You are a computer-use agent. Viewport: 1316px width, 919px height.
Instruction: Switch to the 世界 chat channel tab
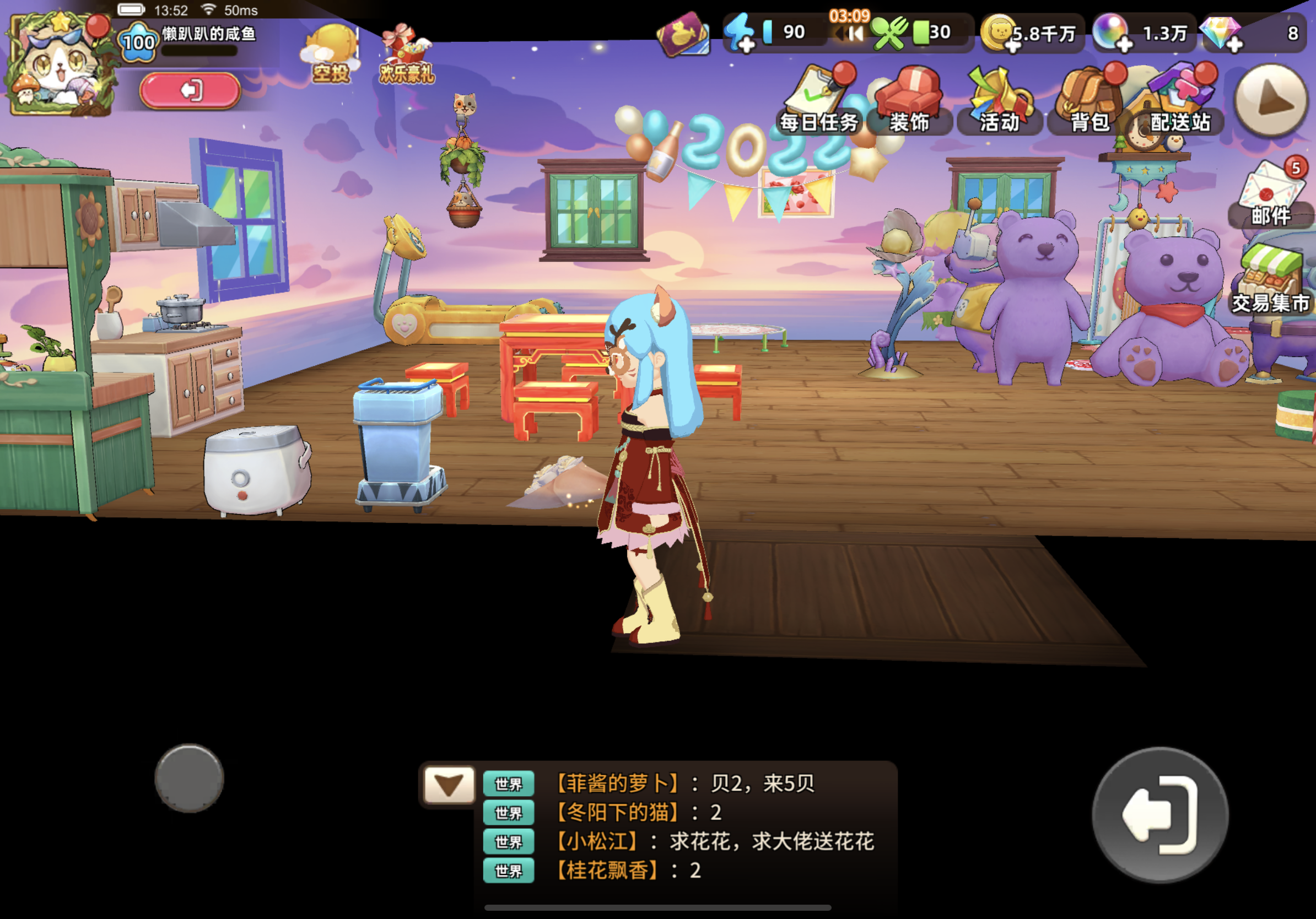(x=509, y=784)
